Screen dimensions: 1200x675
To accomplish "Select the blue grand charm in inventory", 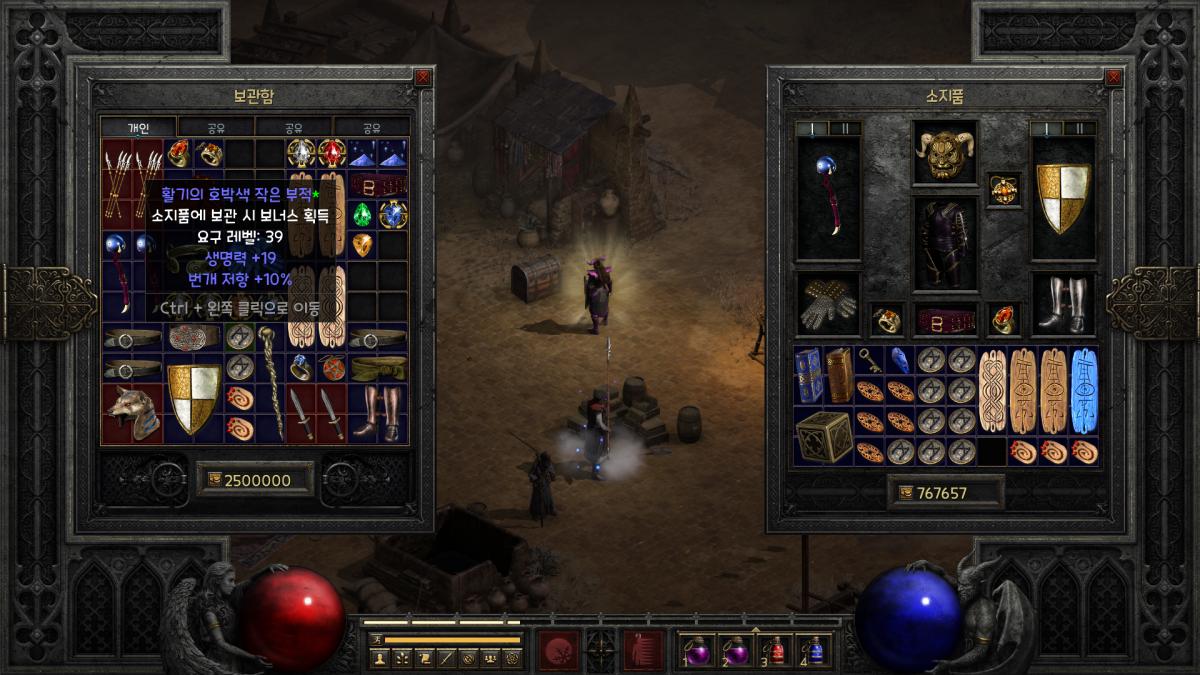I will pyautogui.click(x=1084, y=390).
